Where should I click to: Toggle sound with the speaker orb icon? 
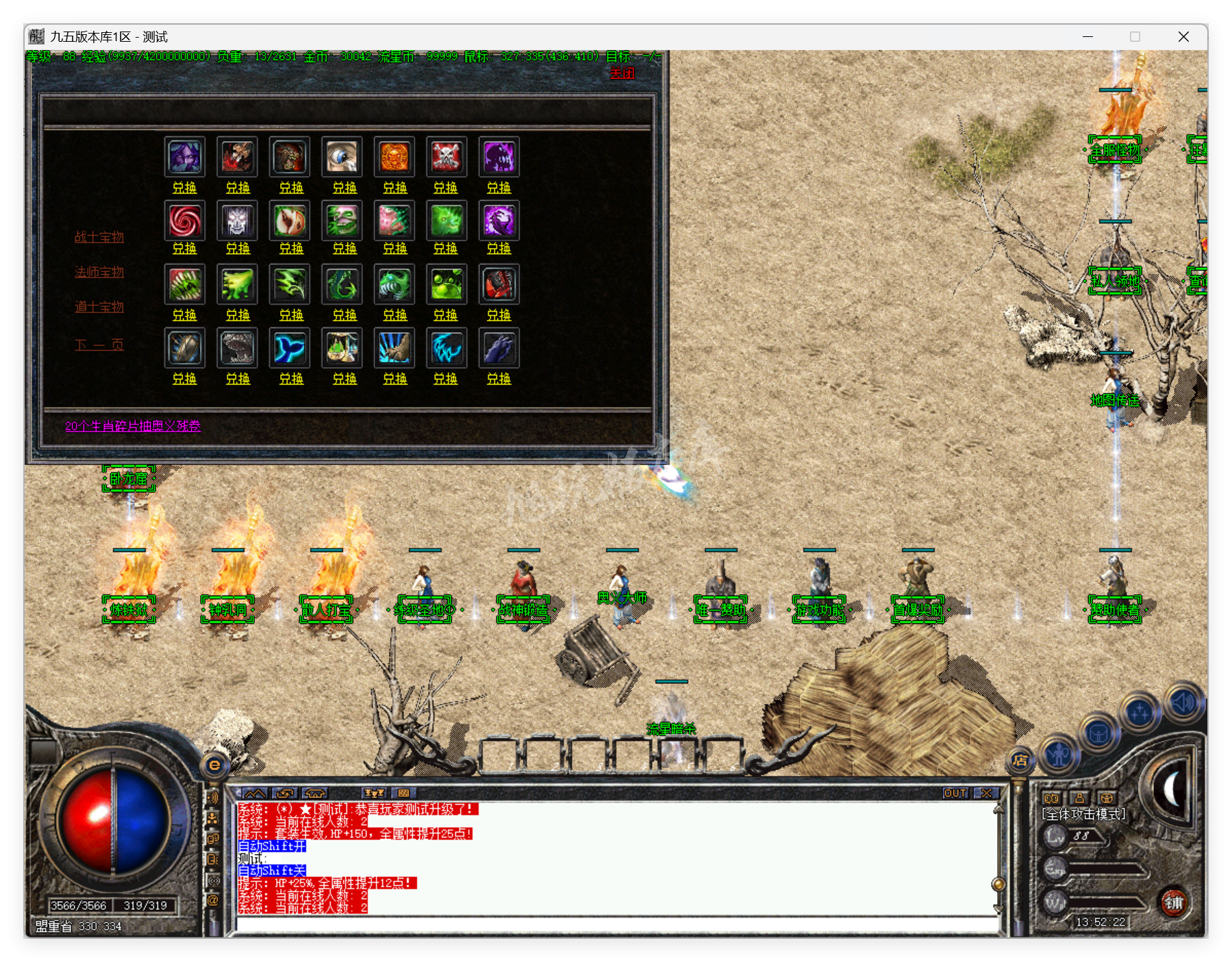coord(1183,702)
